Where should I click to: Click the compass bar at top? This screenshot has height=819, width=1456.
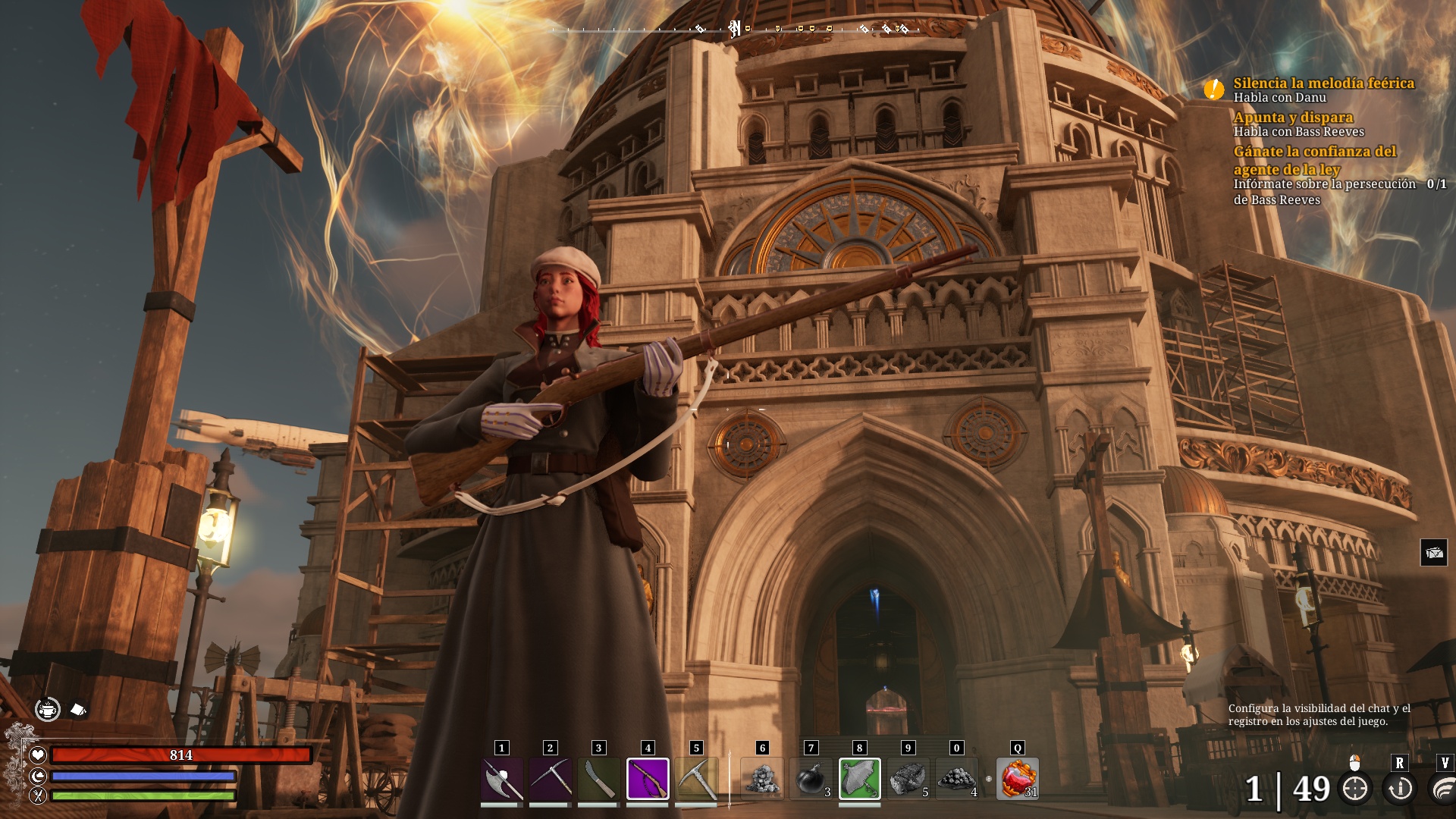tap(734, 30)
